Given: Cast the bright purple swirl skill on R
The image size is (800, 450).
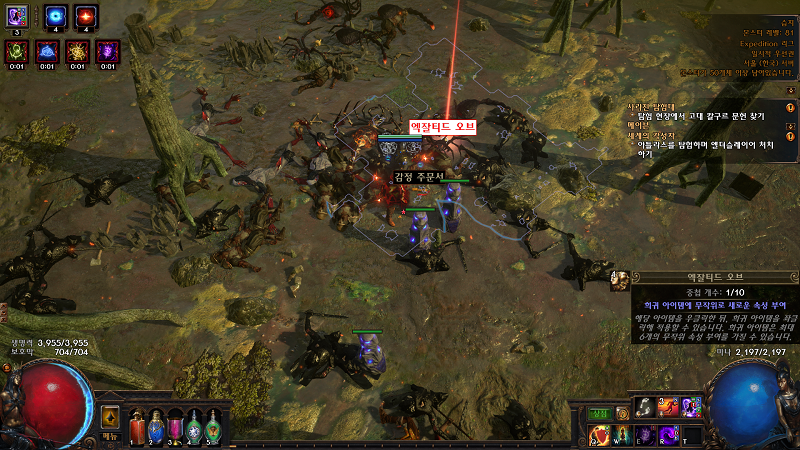Looking at the screenshot, I should (x=667, y=433).
